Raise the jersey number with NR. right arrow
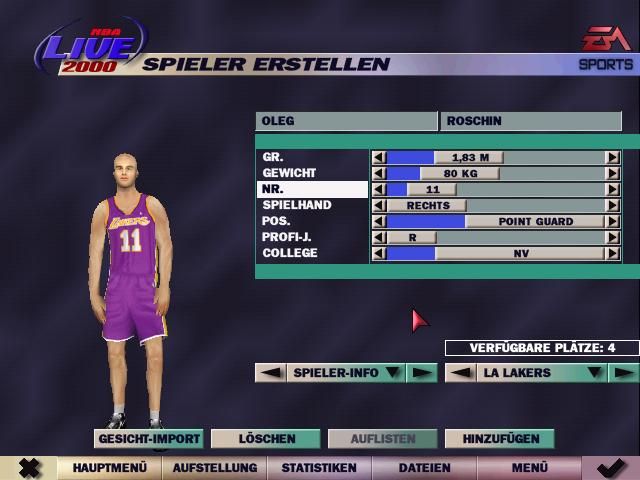The width and height of the screenshot is (640, 480). (612, 189)
